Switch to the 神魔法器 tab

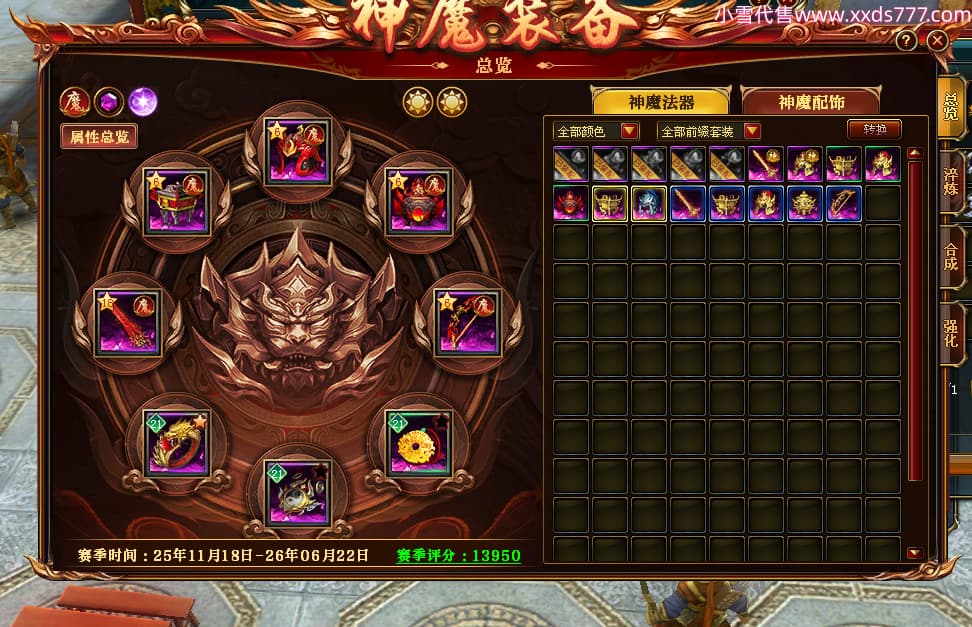tap(661, 102)
